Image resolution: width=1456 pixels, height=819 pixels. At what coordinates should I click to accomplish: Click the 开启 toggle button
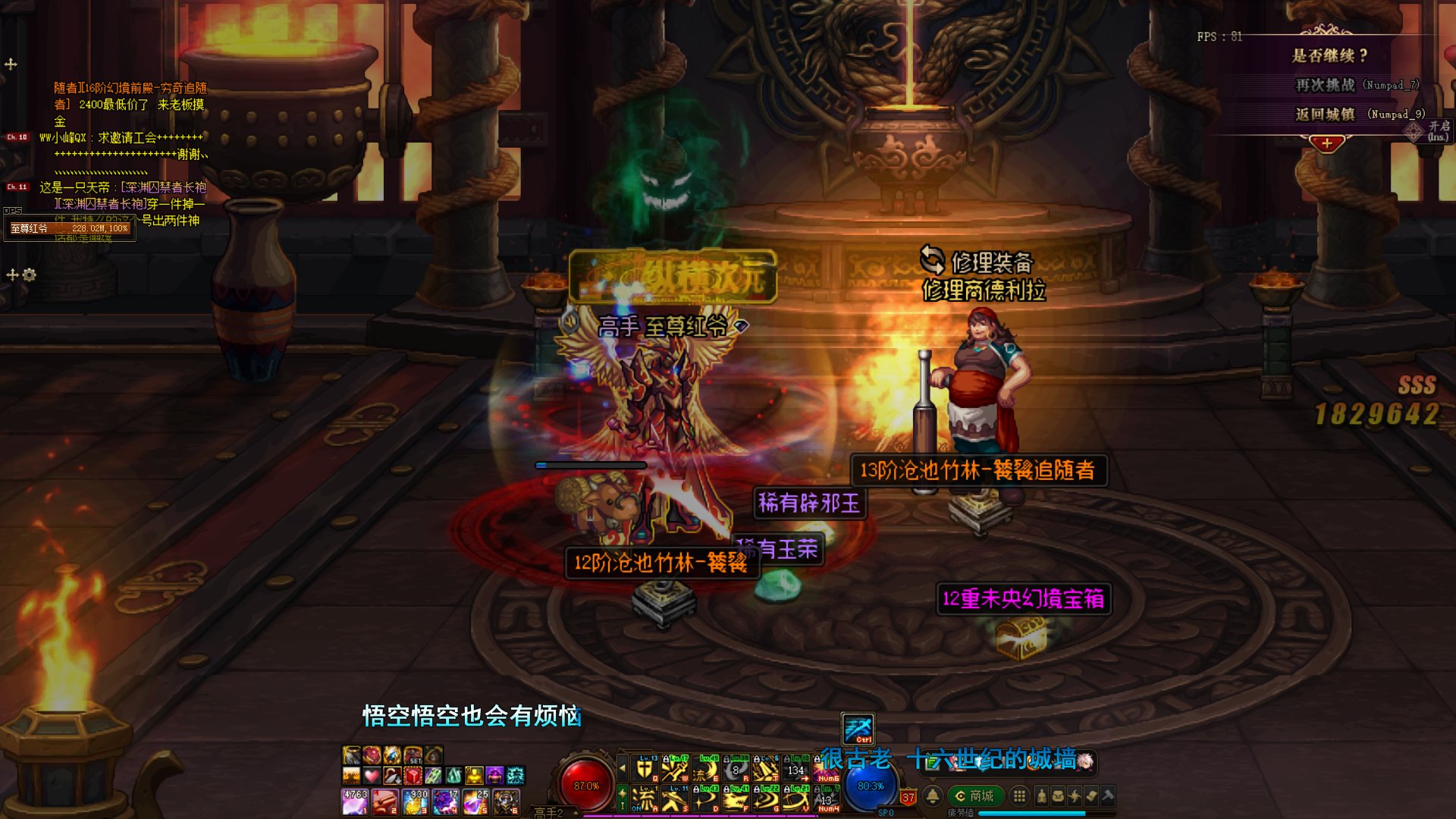point(1438,130)
